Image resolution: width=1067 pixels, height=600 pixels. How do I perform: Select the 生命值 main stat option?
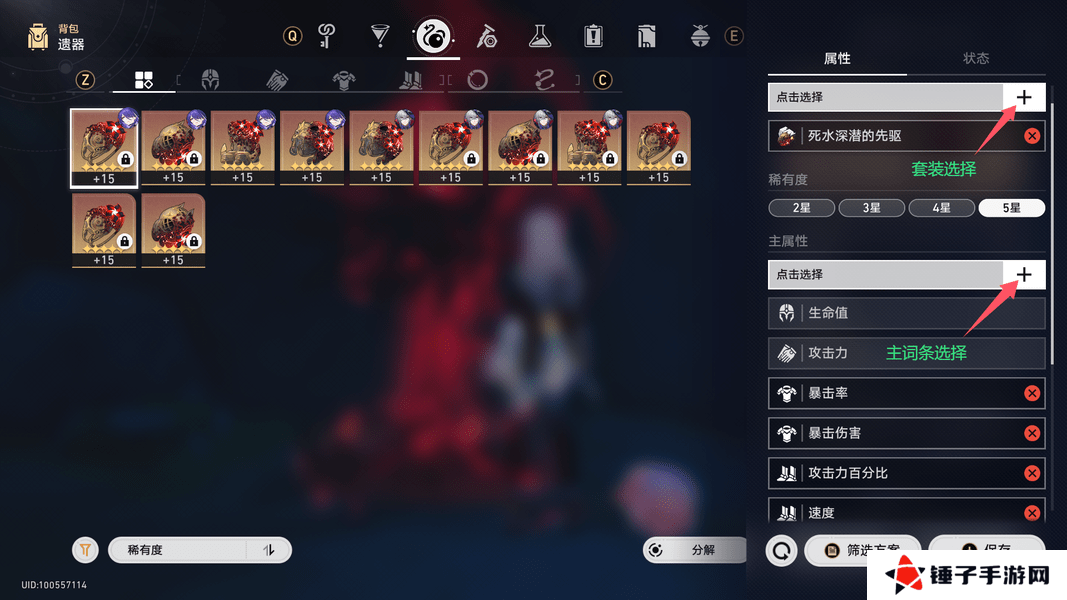906,313
